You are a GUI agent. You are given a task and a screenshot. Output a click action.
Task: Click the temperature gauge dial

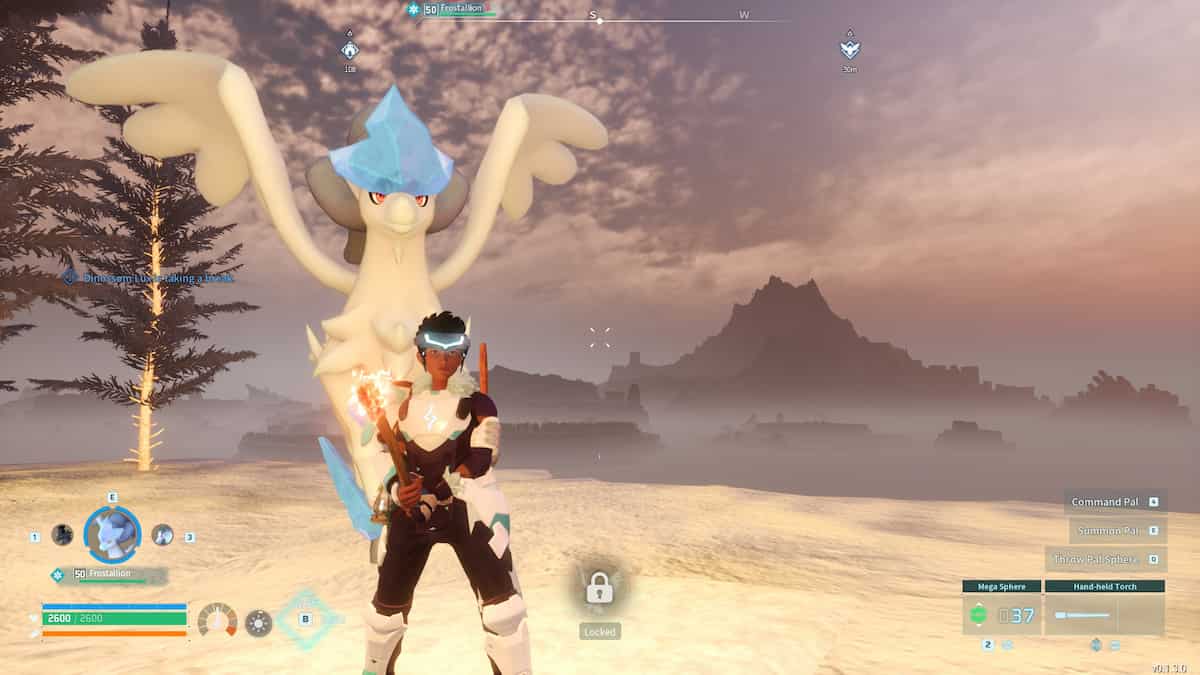point(217,621)
